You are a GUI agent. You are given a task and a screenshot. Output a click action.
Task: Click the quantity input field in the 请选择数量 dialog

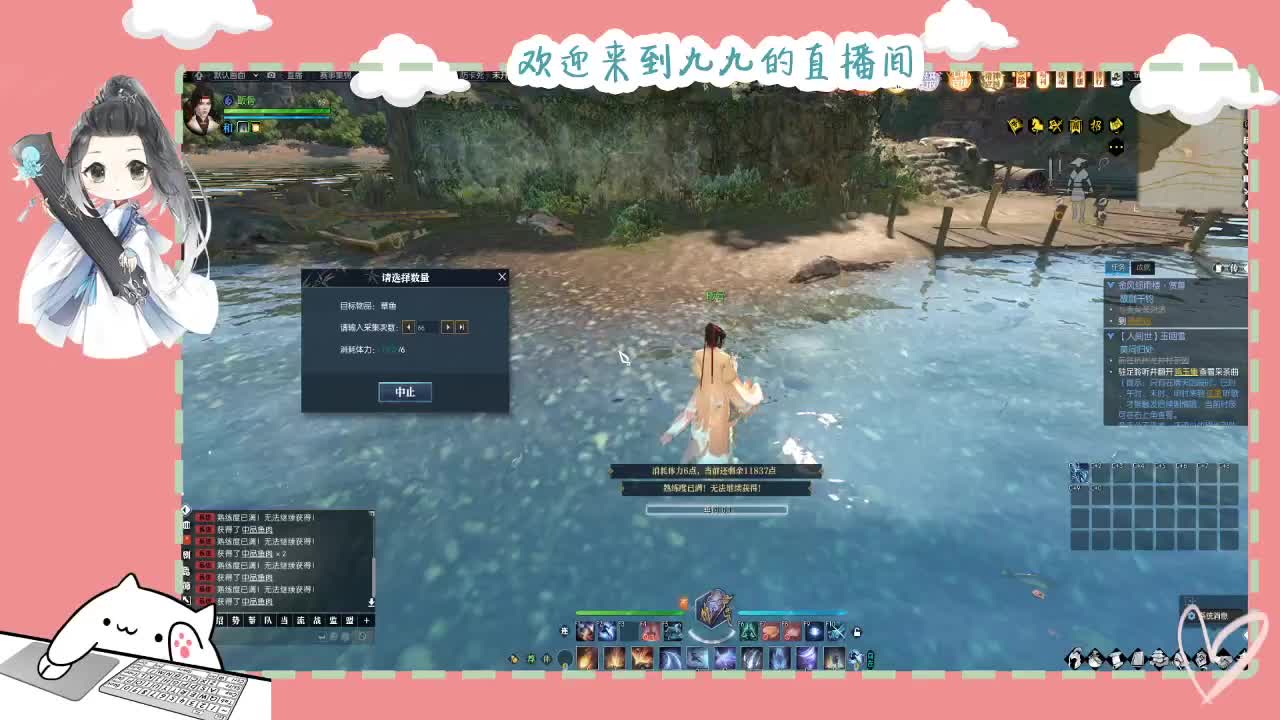point(426,327)
